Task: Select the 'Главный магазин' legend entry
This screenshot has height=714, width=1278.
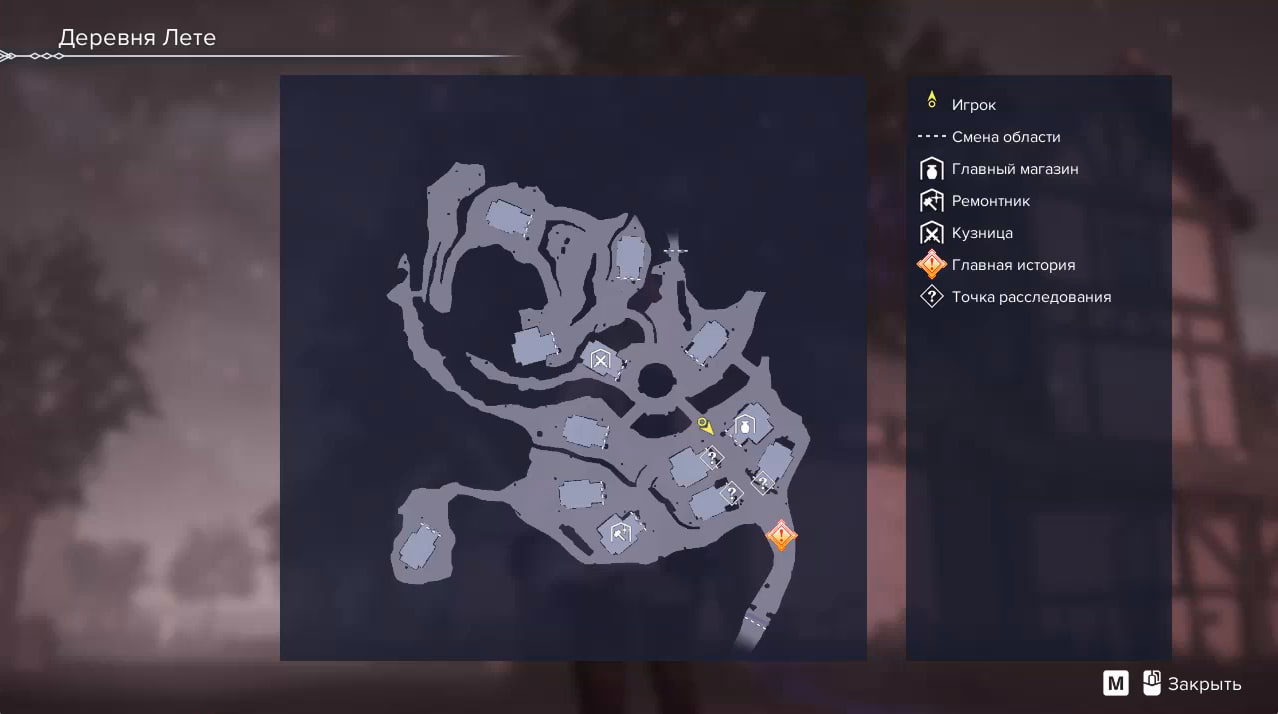Action: pos(1014,169)
